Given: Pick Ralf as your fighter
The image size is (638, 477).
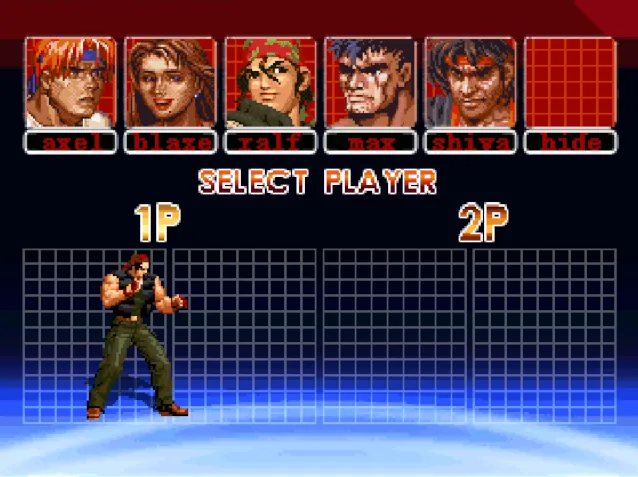Looking at the screenshot, I should tap(270, 83).
